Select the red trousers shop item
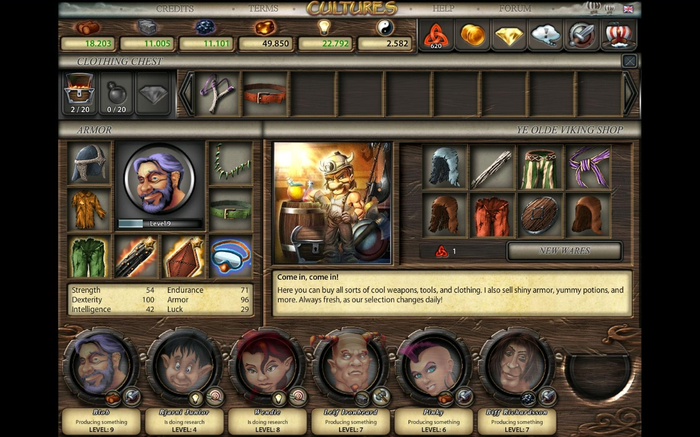This screenshot has width=700, height=437. pyautogui.click(x=492, y=214)
